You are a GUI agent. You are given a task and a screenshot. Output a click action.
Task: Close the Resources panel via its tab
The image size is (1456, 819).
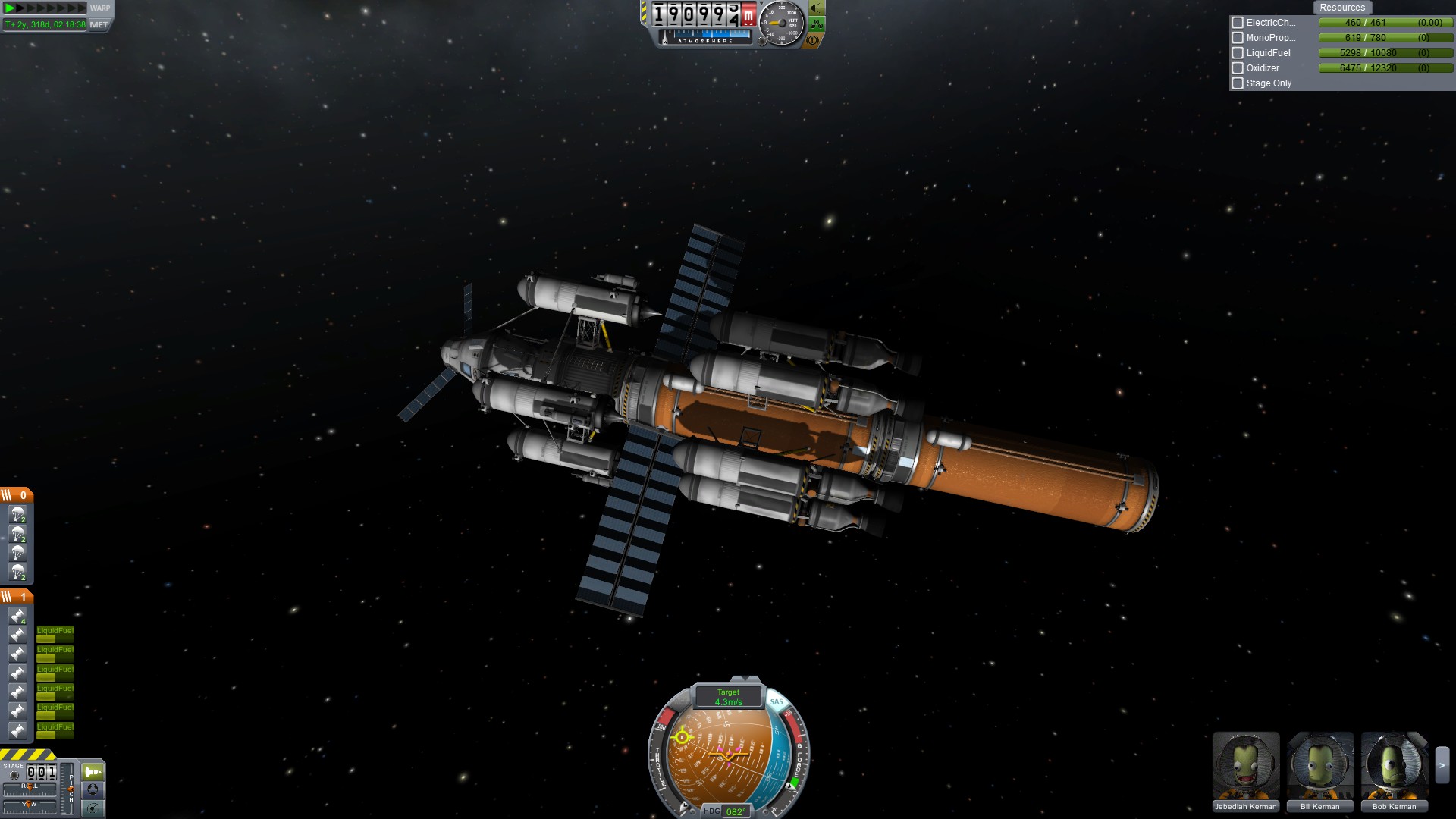coord(1341,8)
